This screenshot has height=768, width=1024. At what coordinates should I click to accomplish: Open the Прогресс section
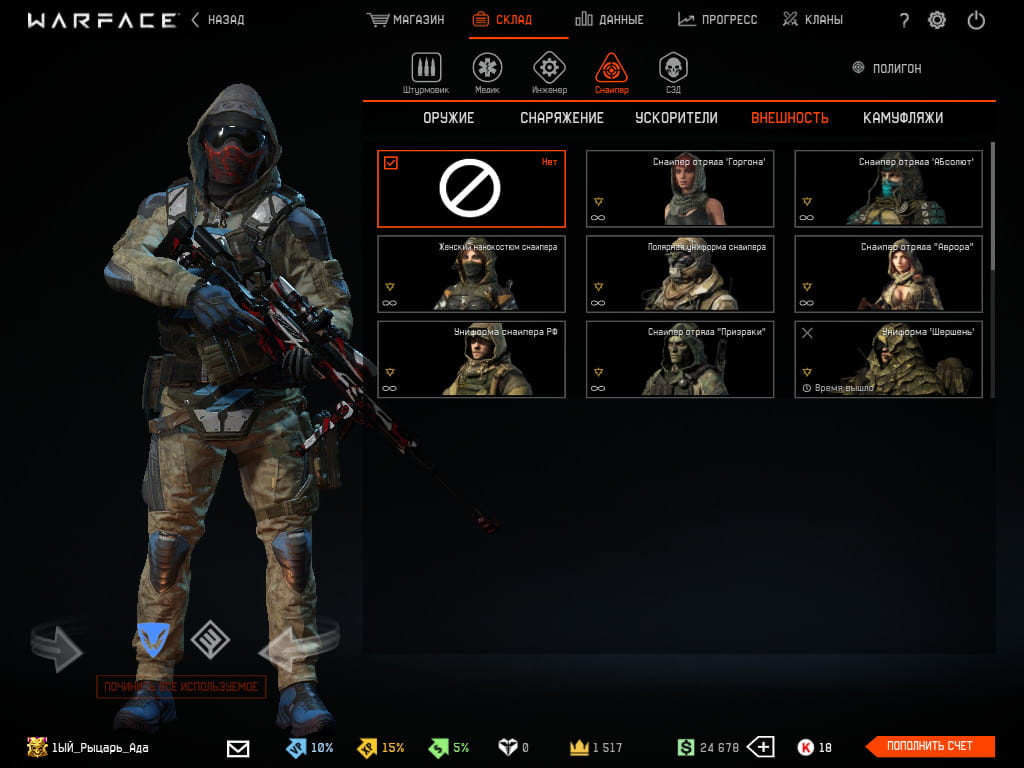click(717, 20)
